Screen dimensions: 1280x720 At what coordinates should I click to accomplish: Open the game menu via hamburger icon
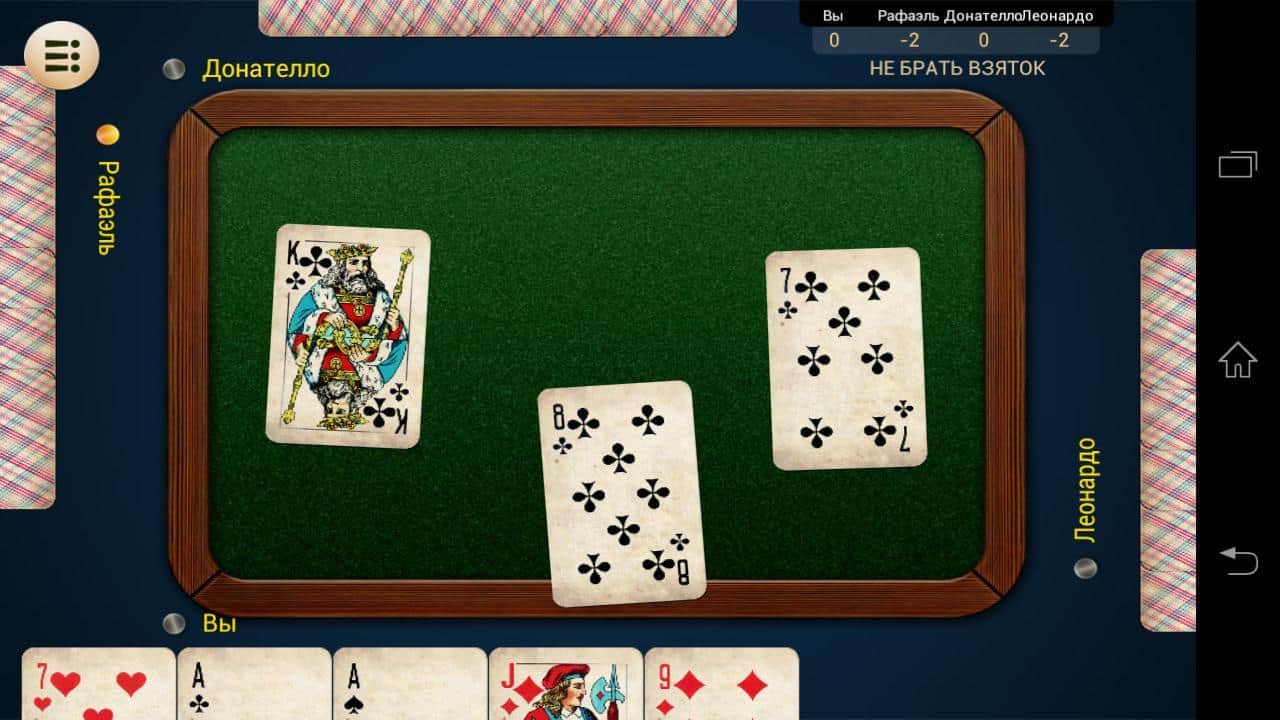(x=60, y=57)
